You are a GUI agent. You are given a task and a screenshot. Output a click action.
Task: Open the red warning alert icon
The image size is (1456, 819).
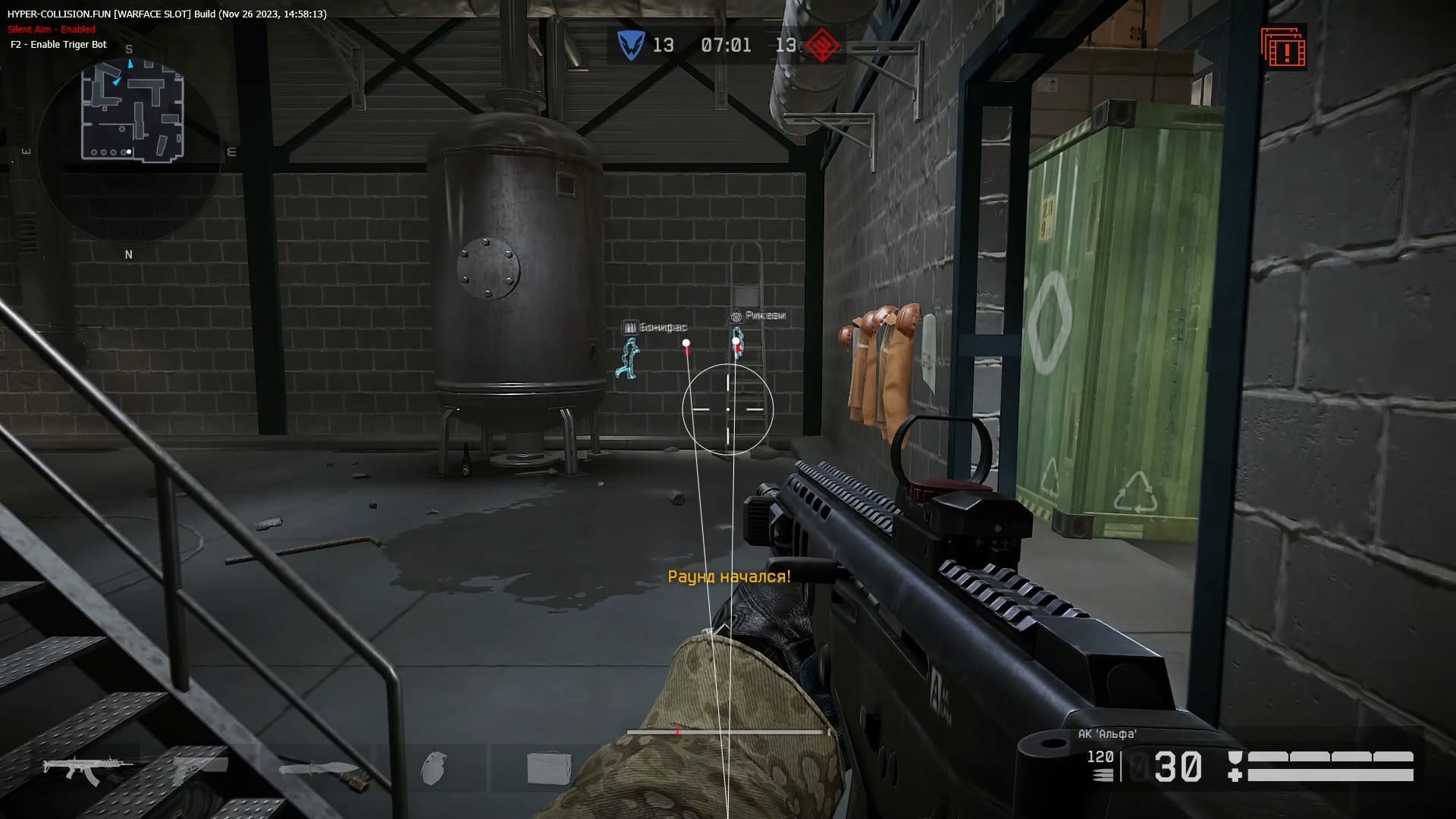tap(1283, 49)
